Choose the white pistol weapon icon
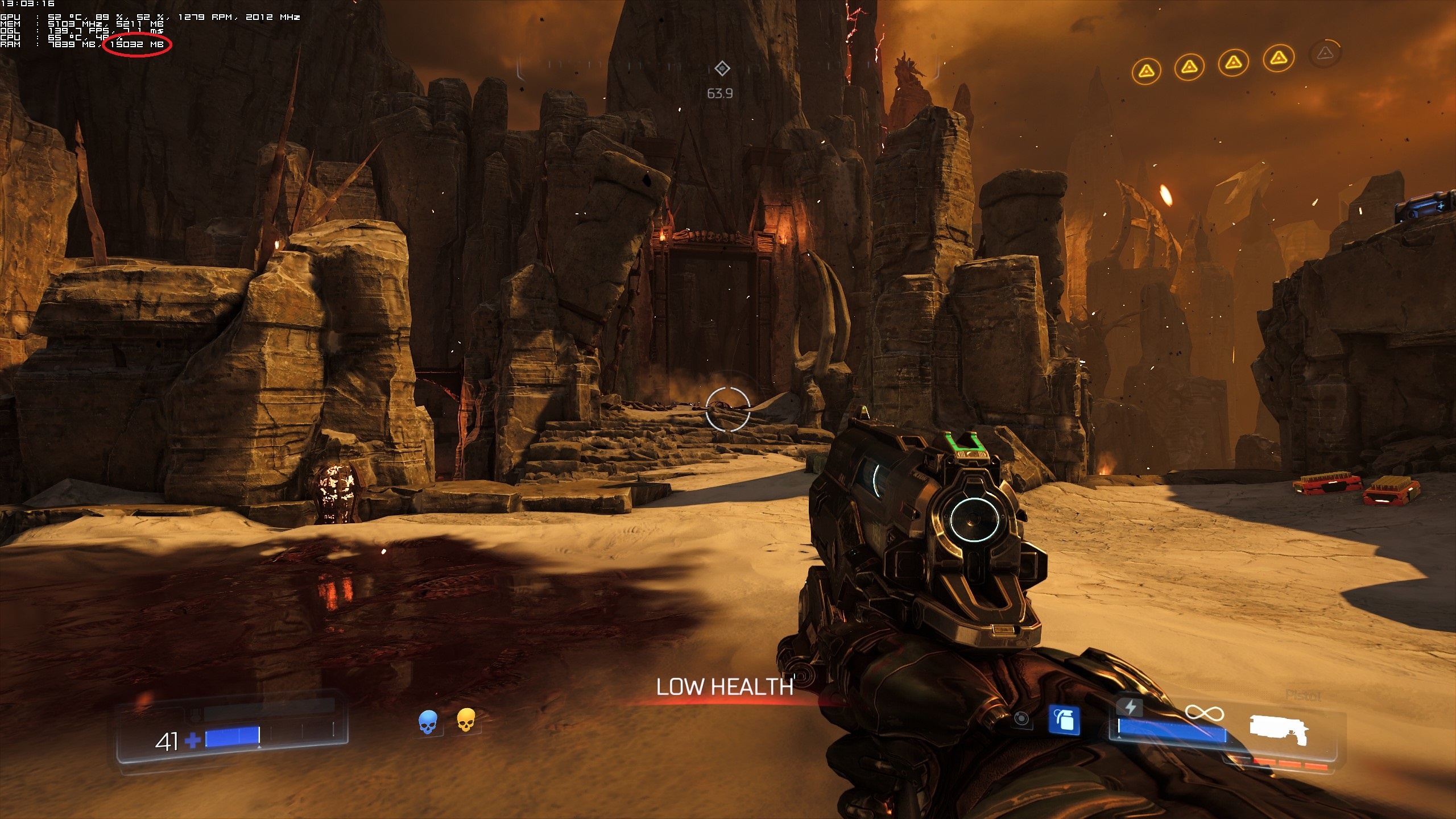Viewport: 1456px width, 819px height. pyautogui.click(x=1279, y=730)
